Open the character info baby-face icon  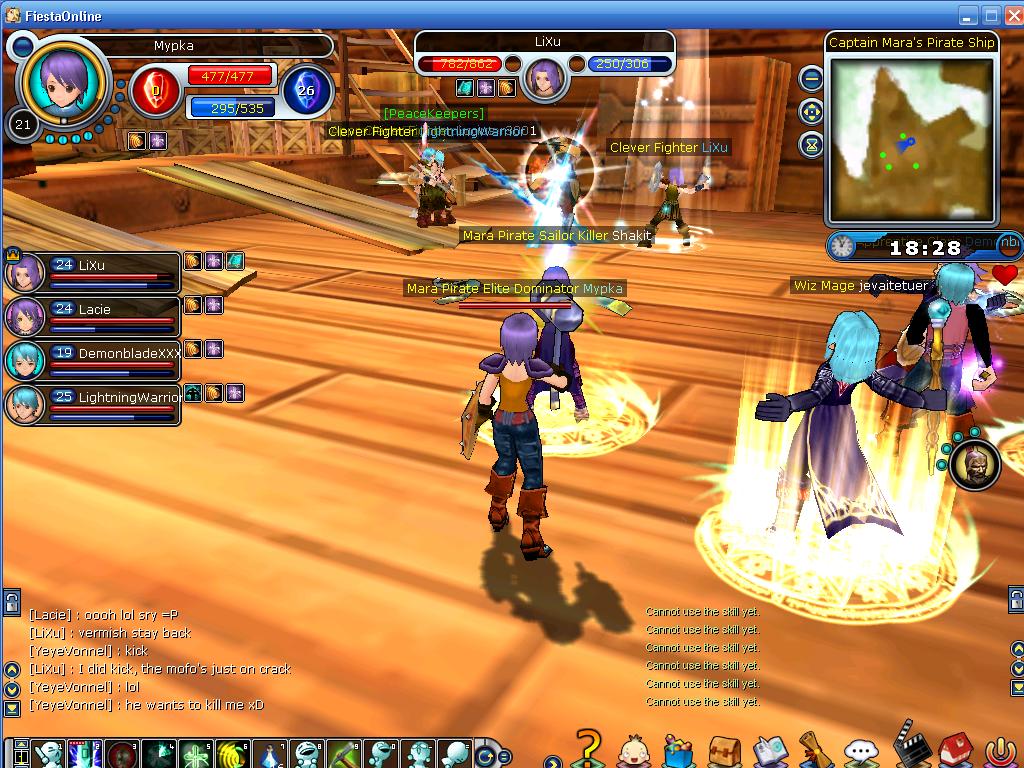(x=632, y=750)
